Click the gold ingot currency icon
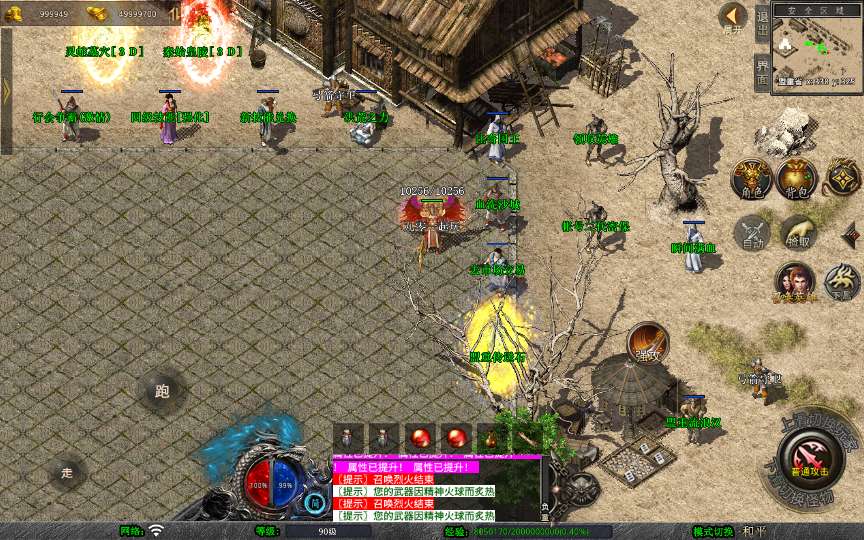The image size is (864, 540). pos(97,13)
